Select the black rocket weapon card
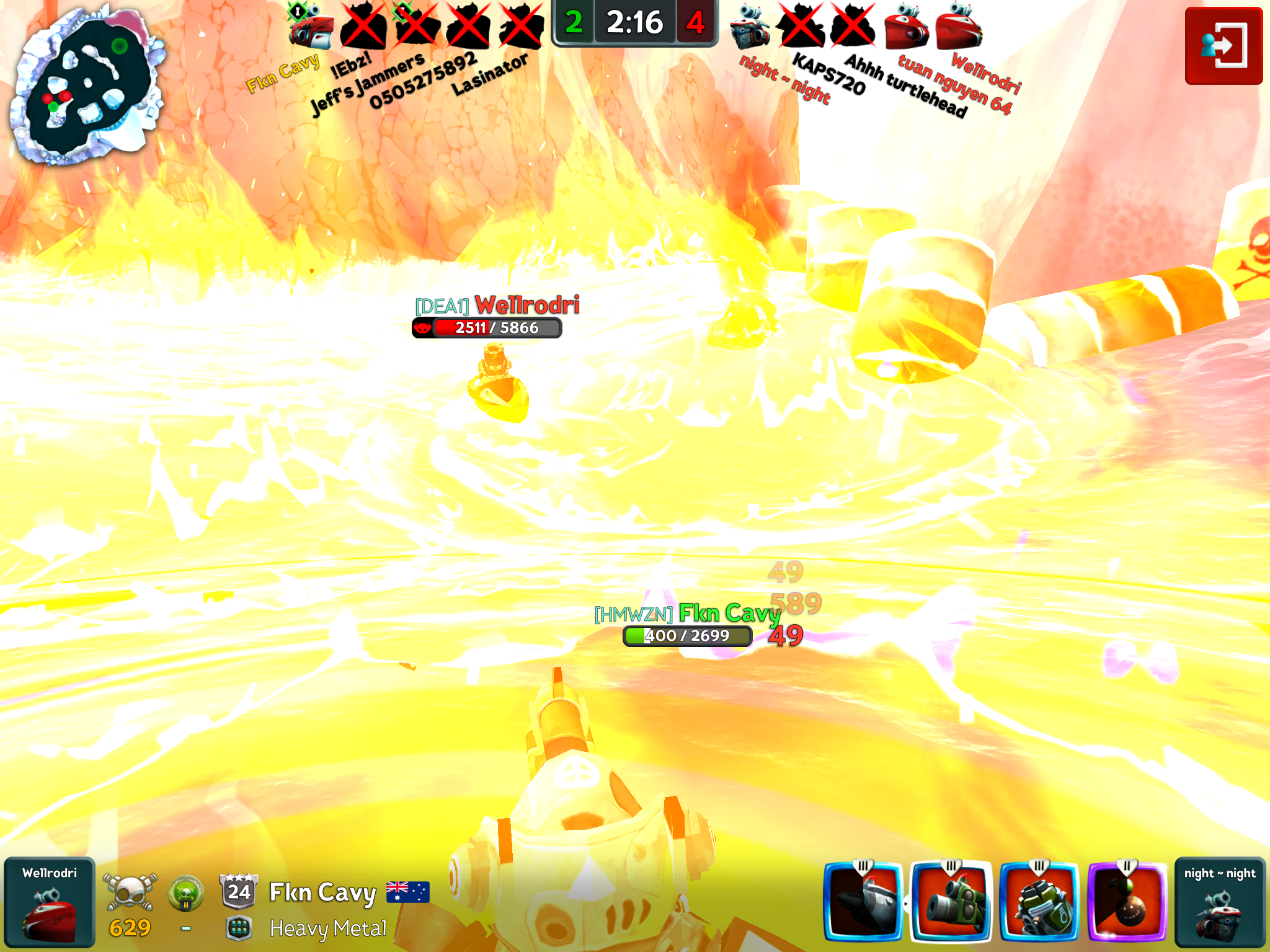1270x952 pixels. [863, 901]
